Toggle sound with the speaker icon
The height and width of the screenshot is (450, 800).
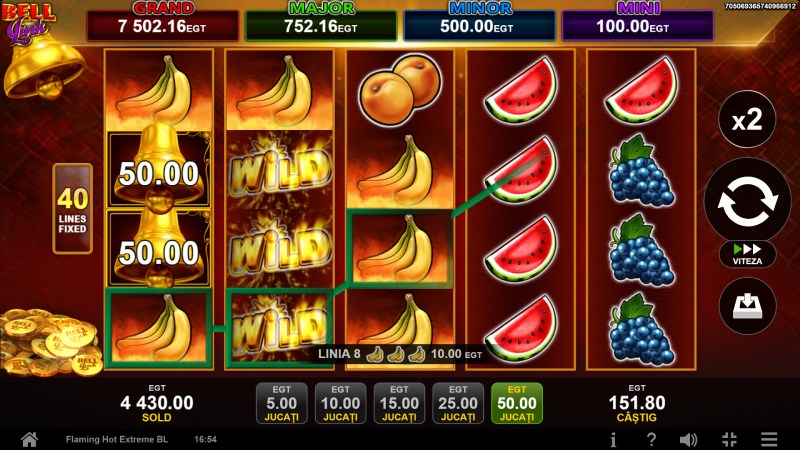coord(688,439)
